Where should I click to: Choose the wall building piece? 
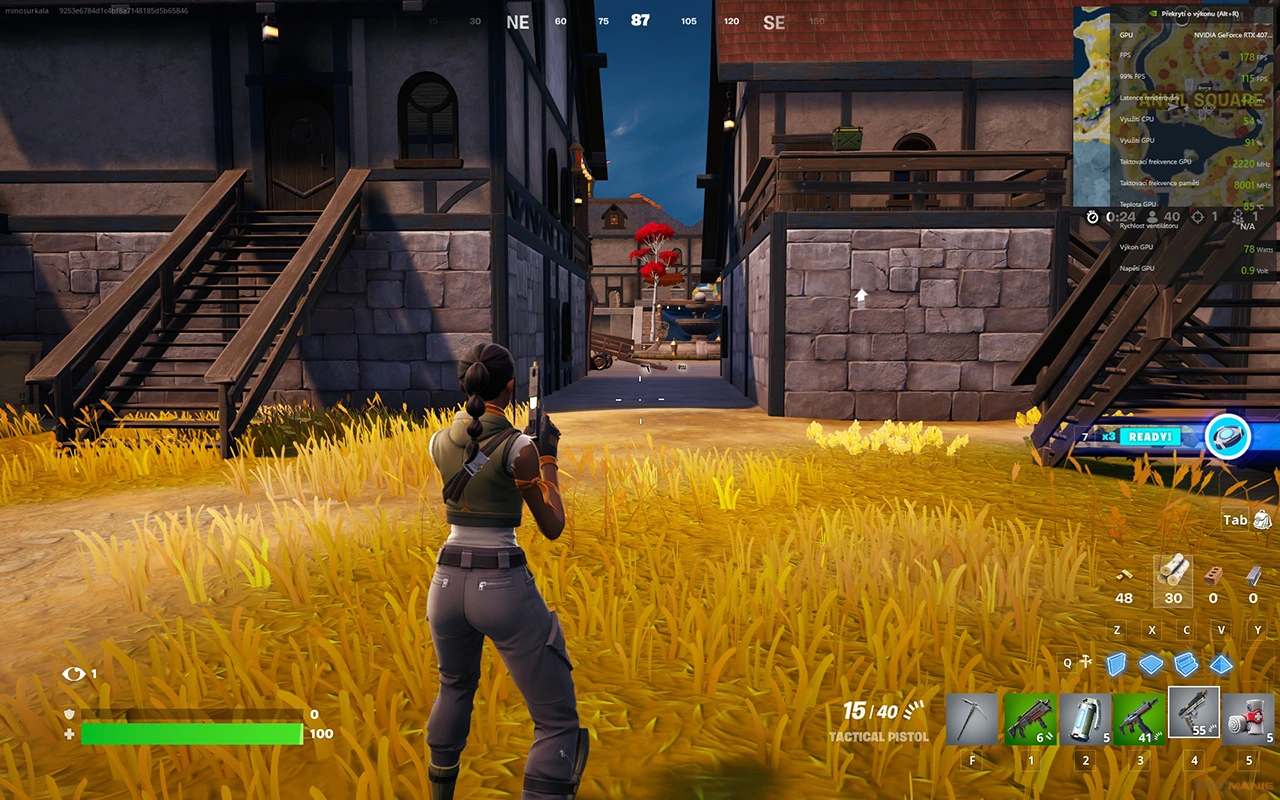pyautogui.click(x=1116, y=664)
